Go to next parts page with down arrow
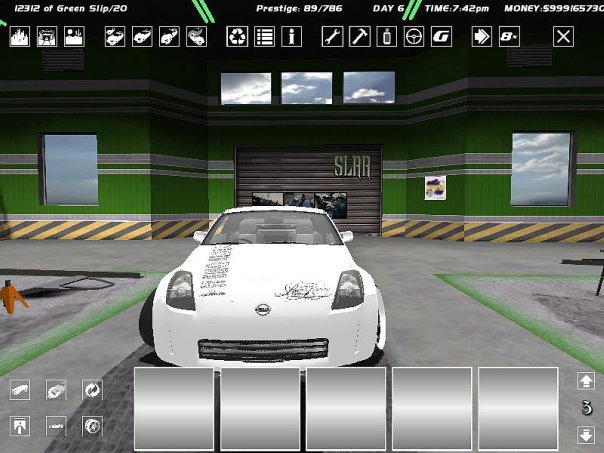Viewport: 604px width, 453px height. click(587, 435)
